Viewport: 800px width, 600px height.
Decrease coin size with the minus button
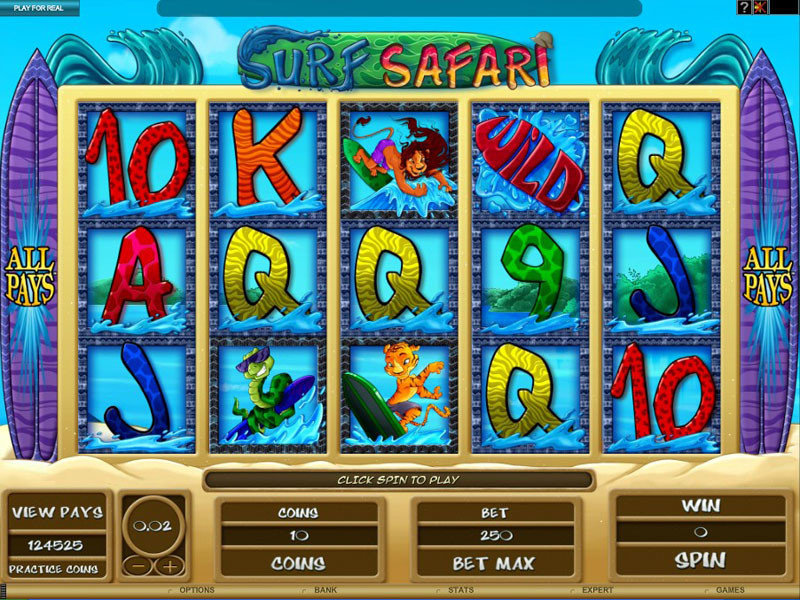[138, 566]
